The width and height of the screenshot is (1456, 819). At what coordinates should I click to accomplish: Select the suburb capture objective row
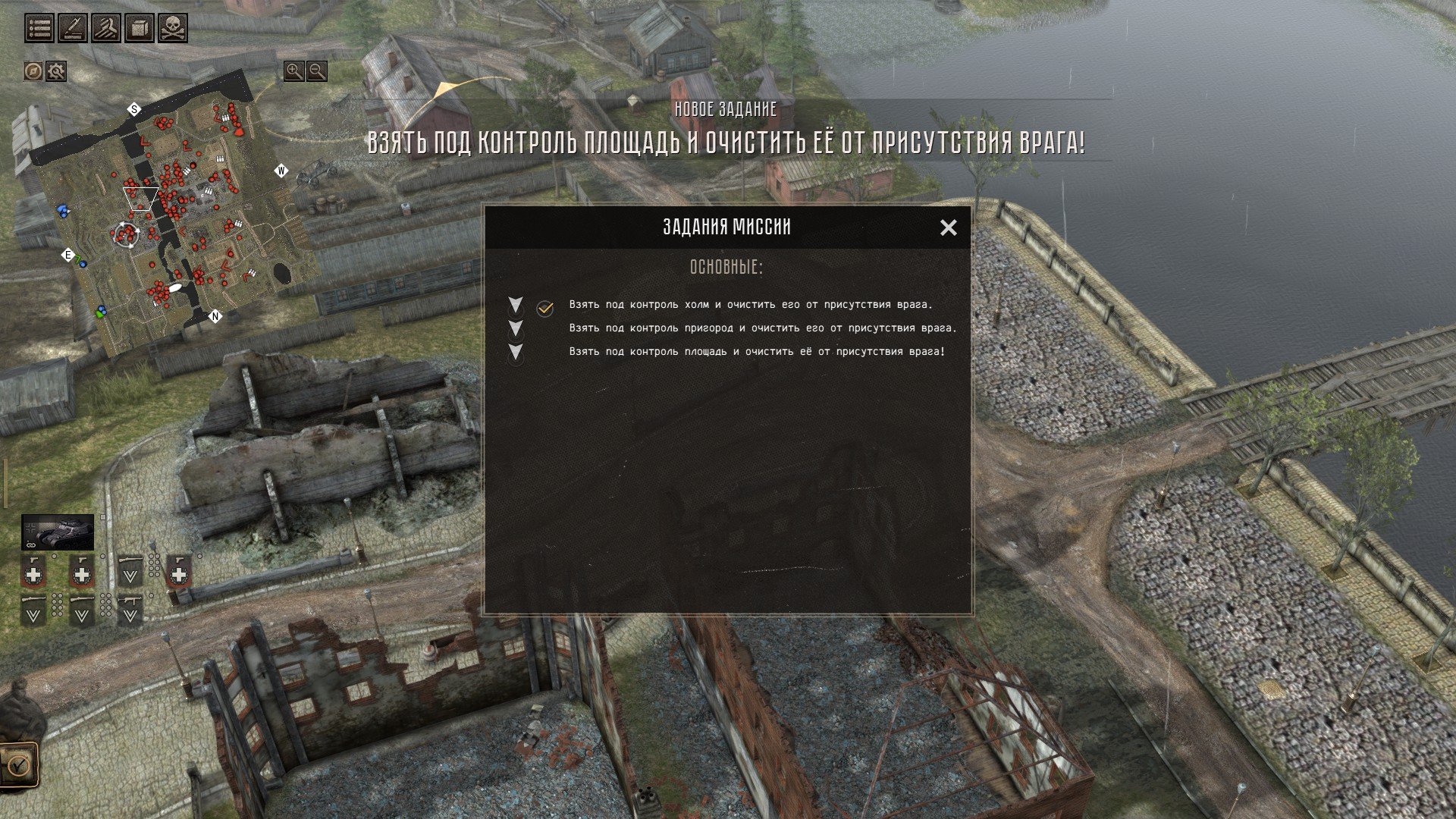pyautogui.click(x=762, y=328)
